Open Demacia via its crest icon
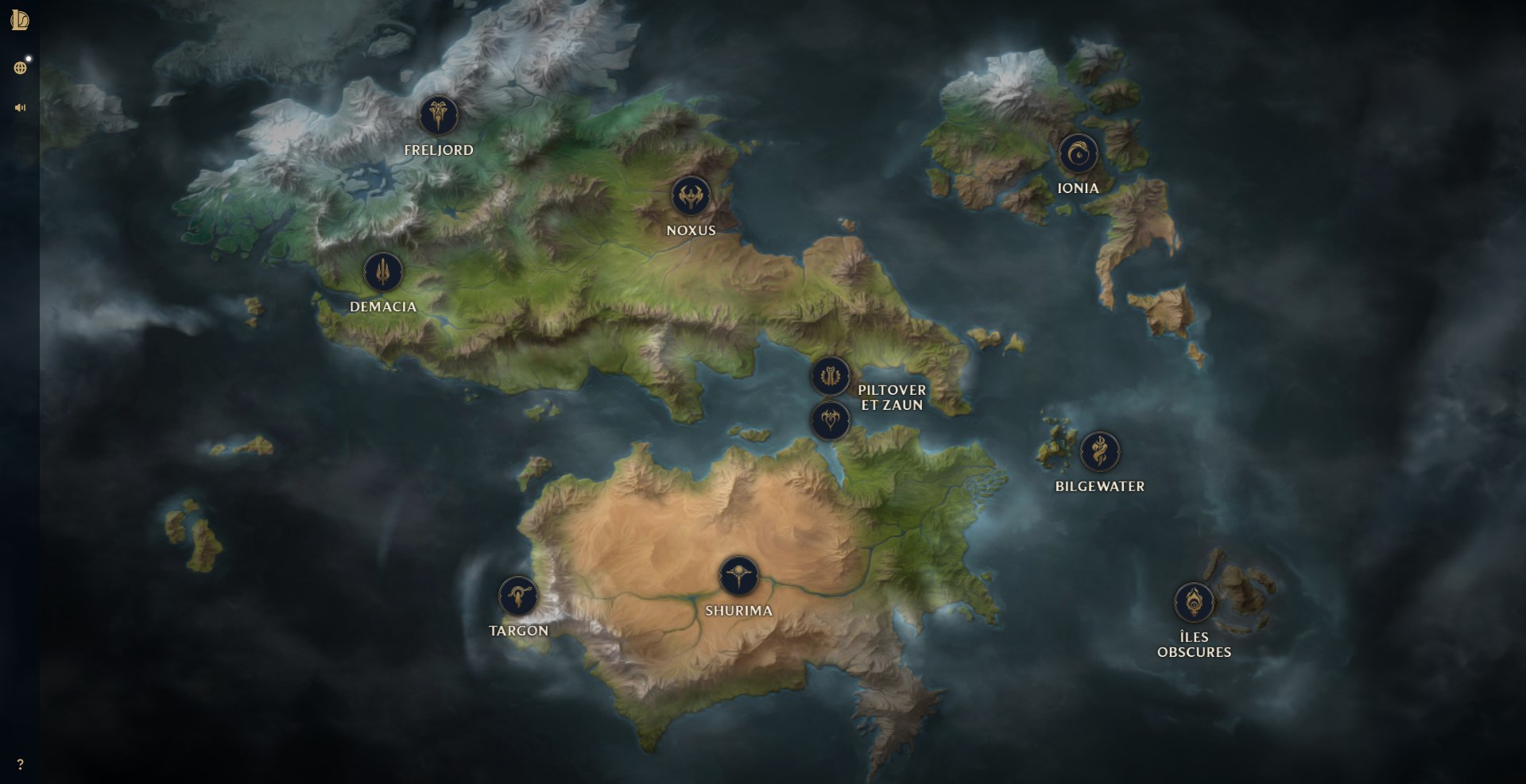This screenshot has width=1526, height=784. point(383,271)
